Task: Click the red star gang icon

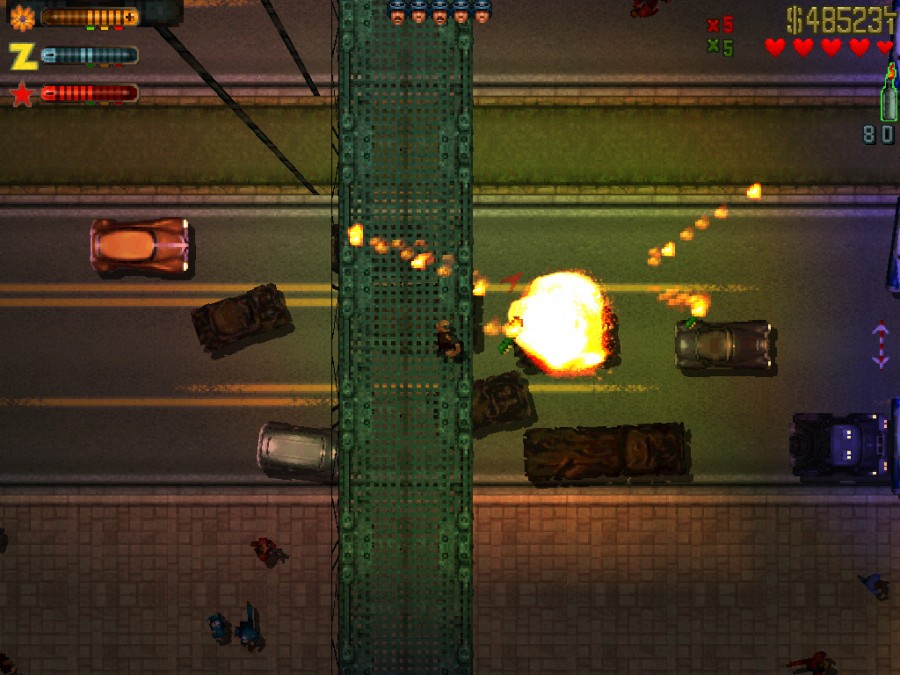Action: [22, 95]
